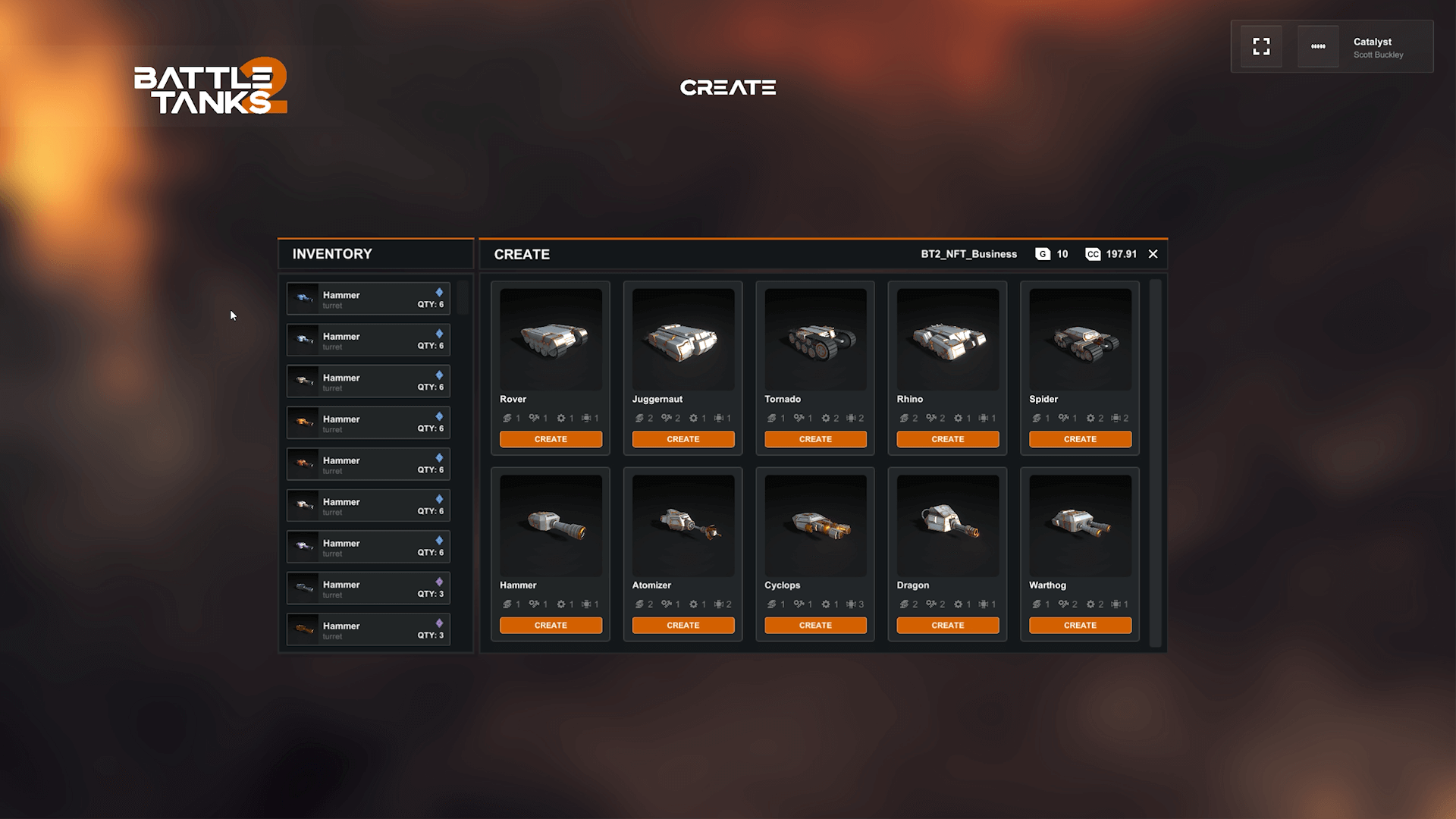Click the G currency icon in Create header

[1043, 254]
